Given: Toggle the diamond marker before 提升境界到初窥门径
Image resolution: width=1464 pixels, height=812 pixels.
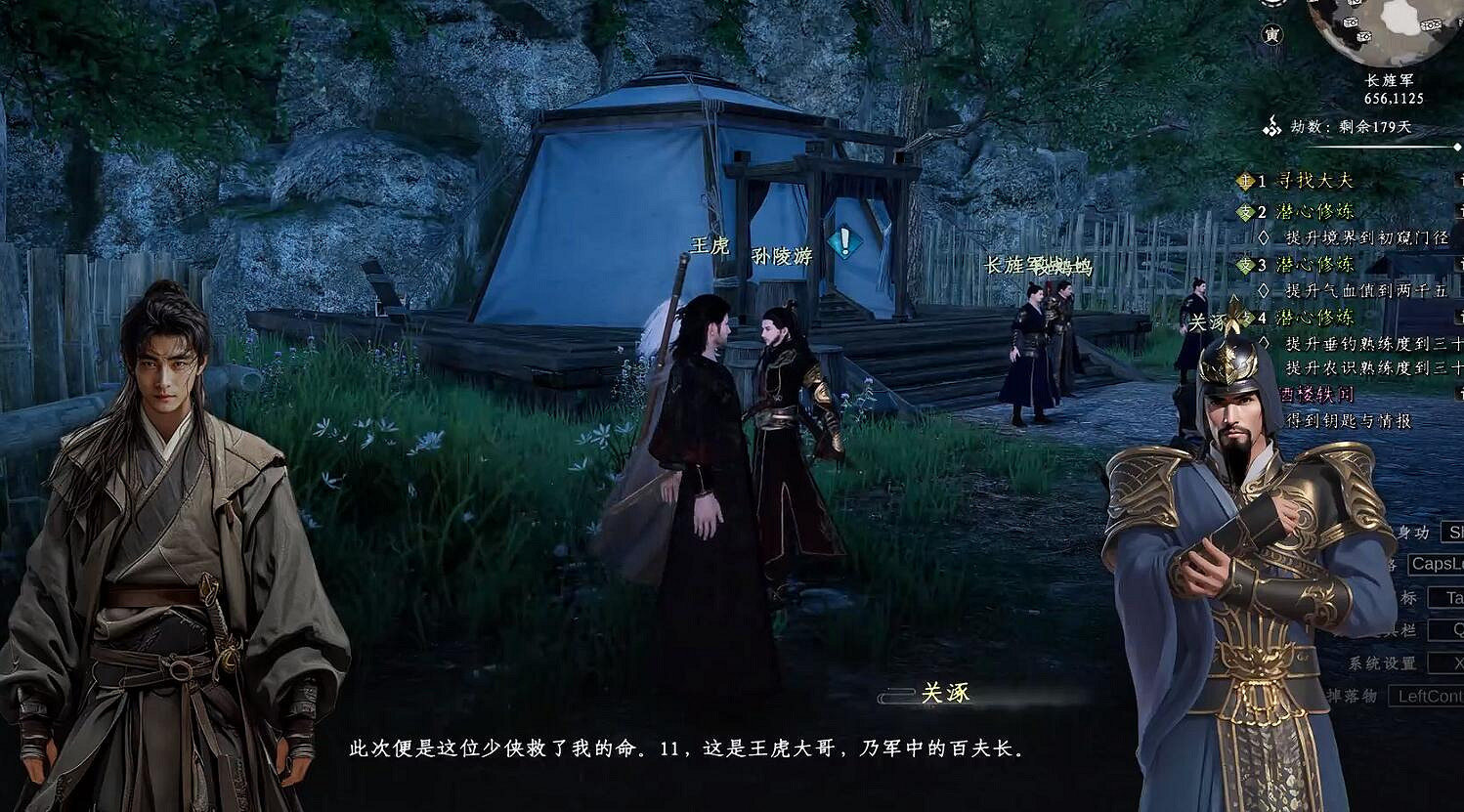Looking at the screenshot, I should click(x=1262, y=237).
